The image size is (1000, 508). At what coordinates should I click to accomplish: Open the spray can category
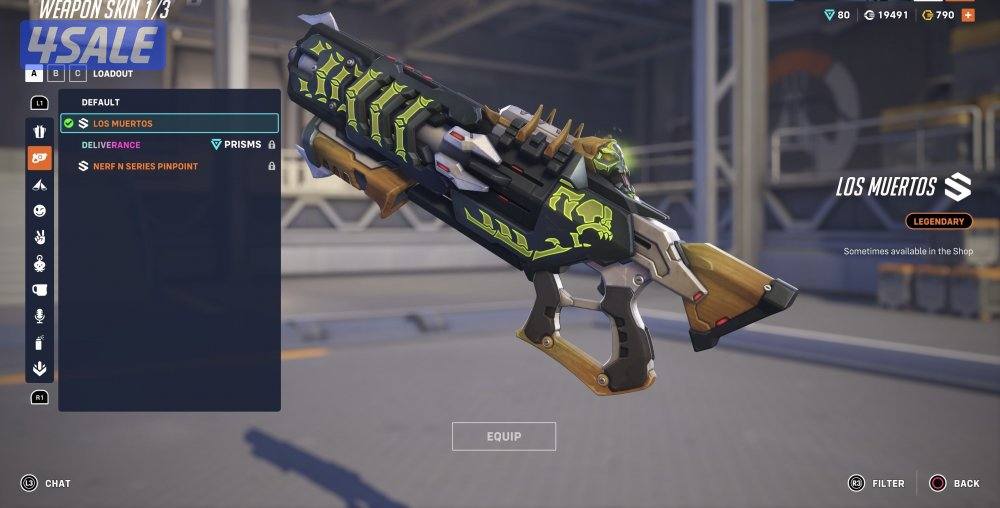[x=39, y=342]
